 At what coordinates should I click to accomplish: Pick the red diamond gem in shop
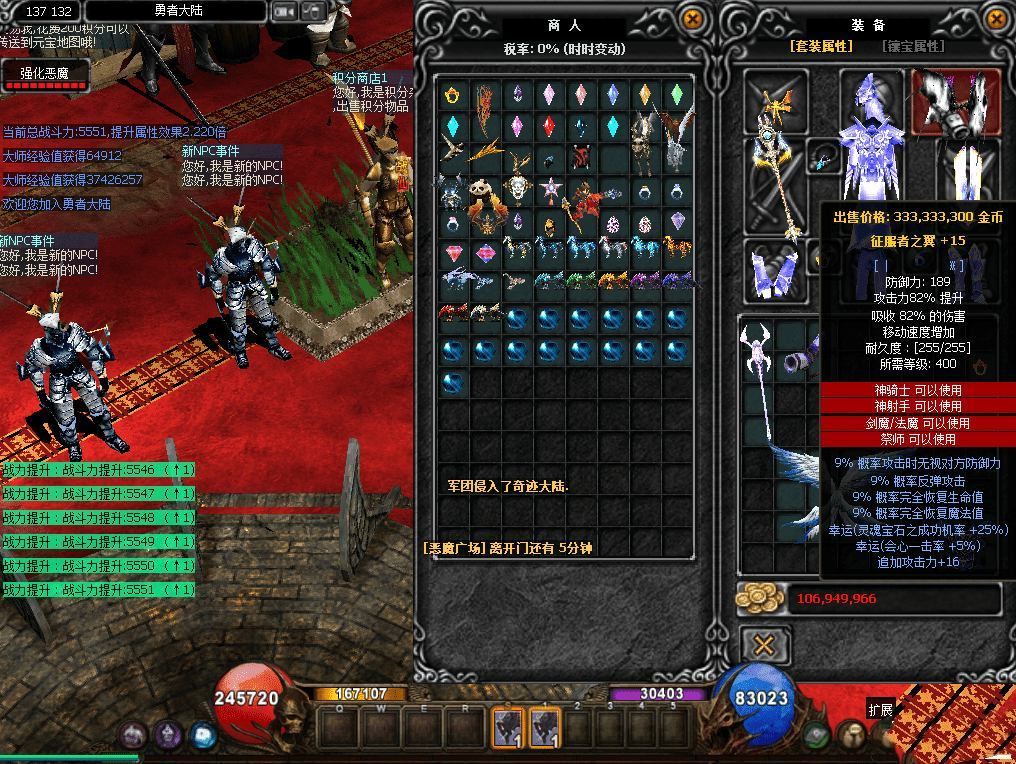[x=549, y=127]
